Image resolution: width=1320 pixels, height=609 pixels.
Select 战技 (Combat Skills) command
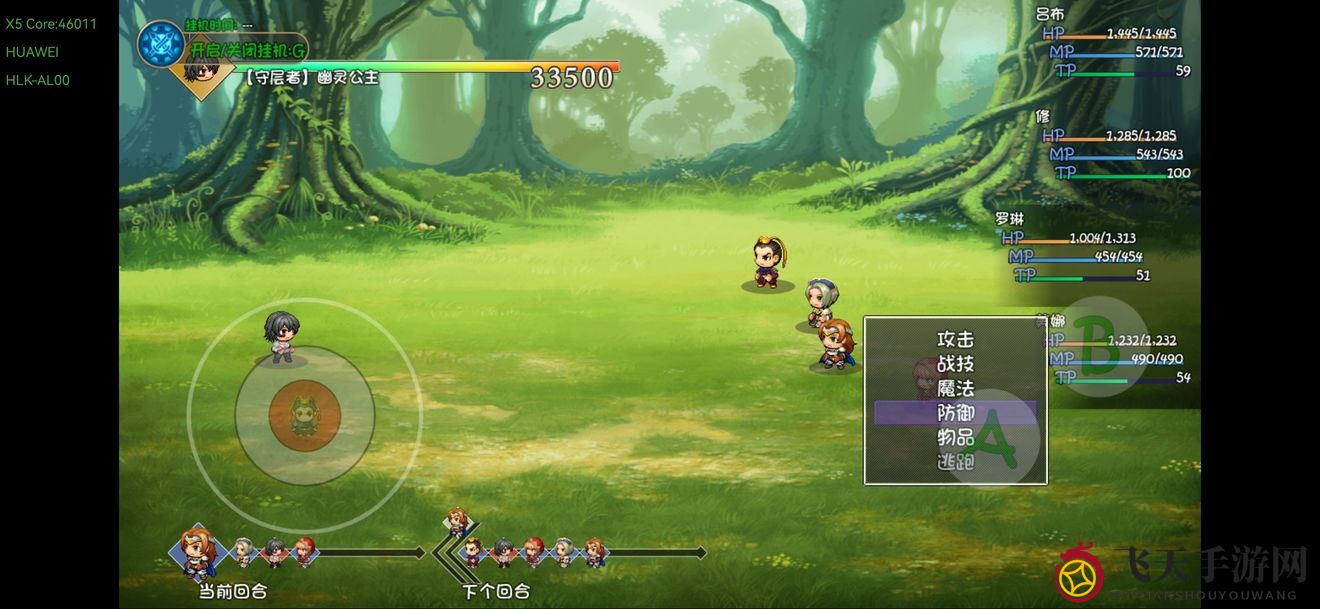pos(955,364)
